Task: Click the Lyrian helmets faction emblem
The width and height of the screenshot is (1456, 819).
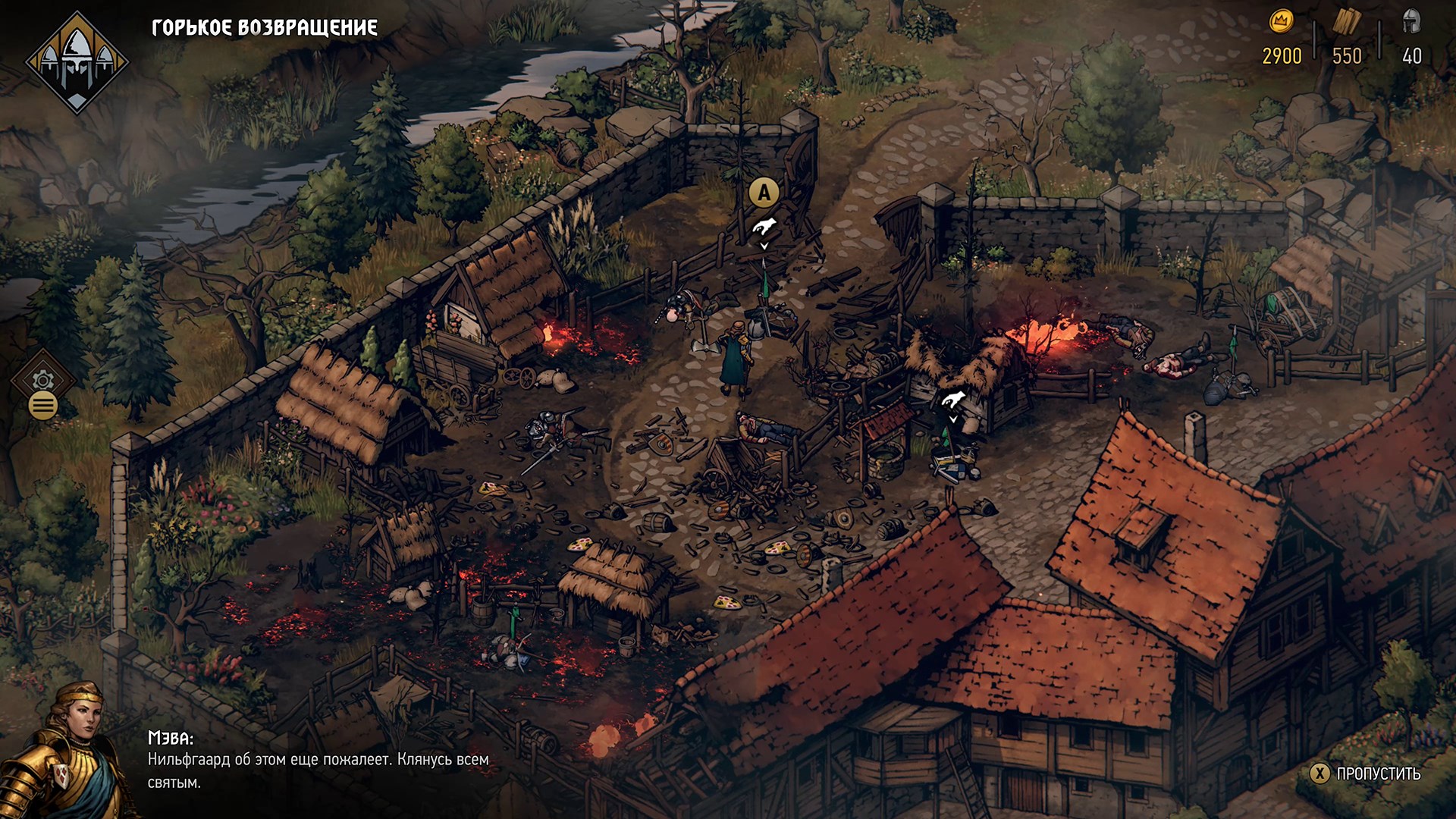Action: pos(77,62)
